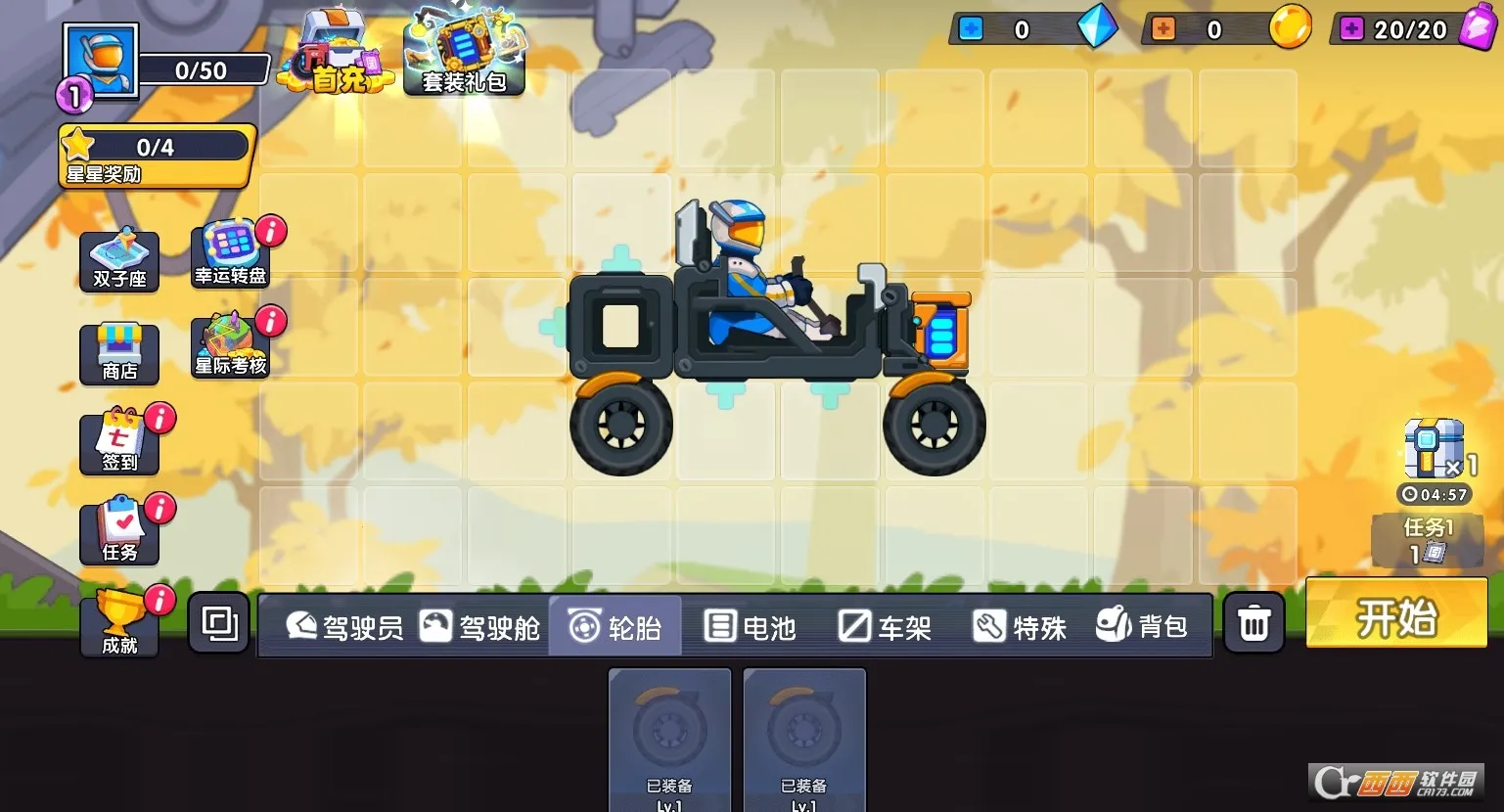Click the trash can to remove parts

pyautogui.click(x=1253, y=621)
